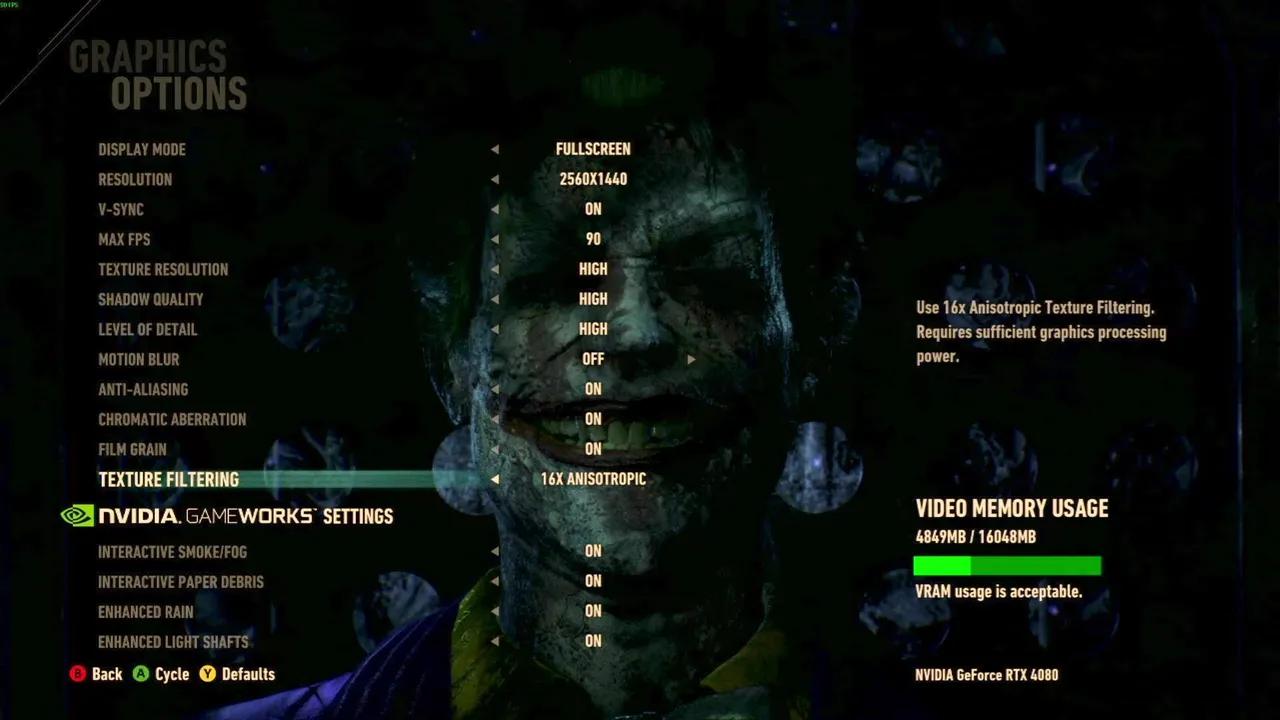Choose the Resolution setting row

coord(135,179)
